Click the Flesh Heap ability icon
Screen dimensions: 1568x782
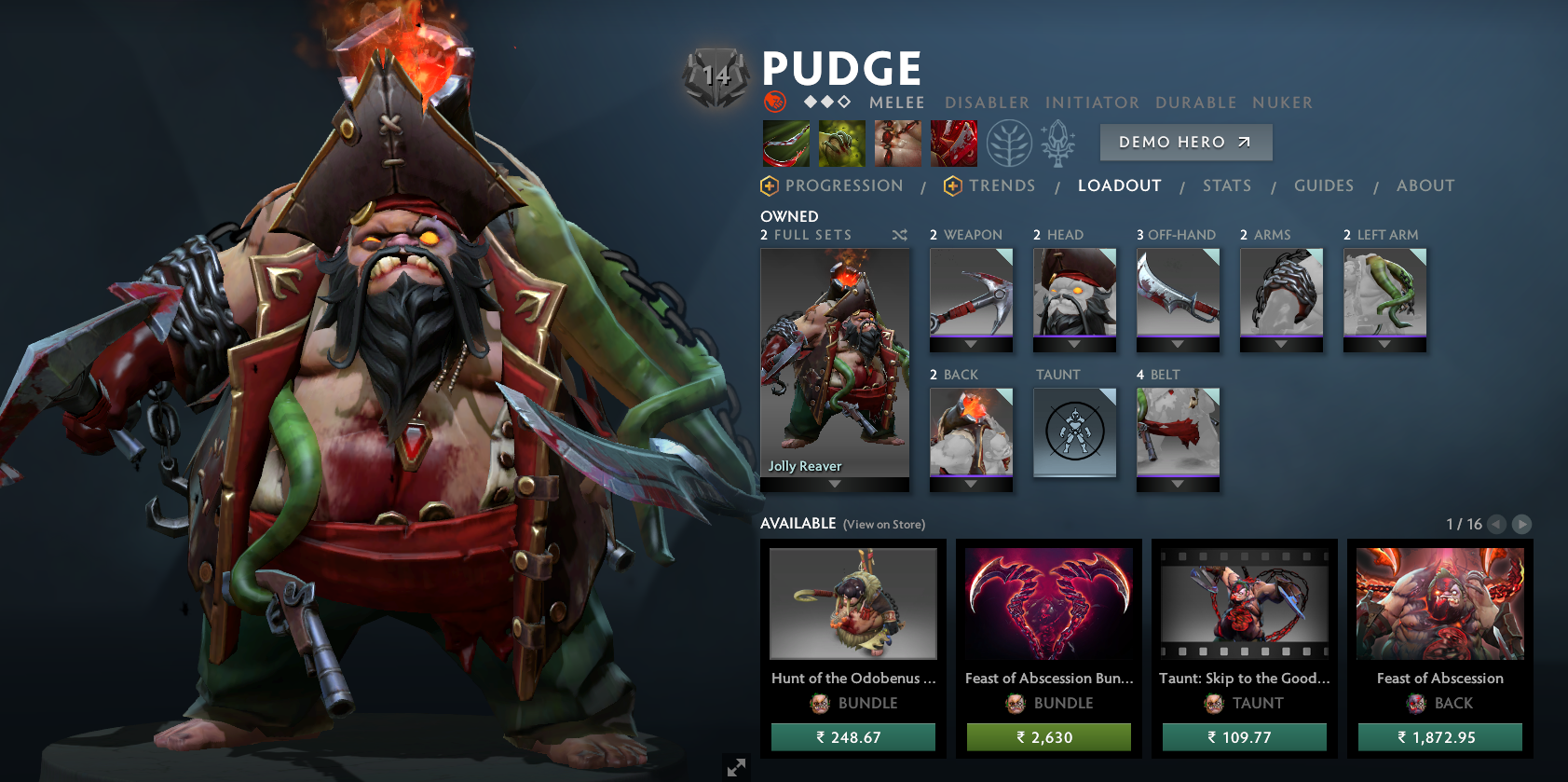[x=899, y=143]
